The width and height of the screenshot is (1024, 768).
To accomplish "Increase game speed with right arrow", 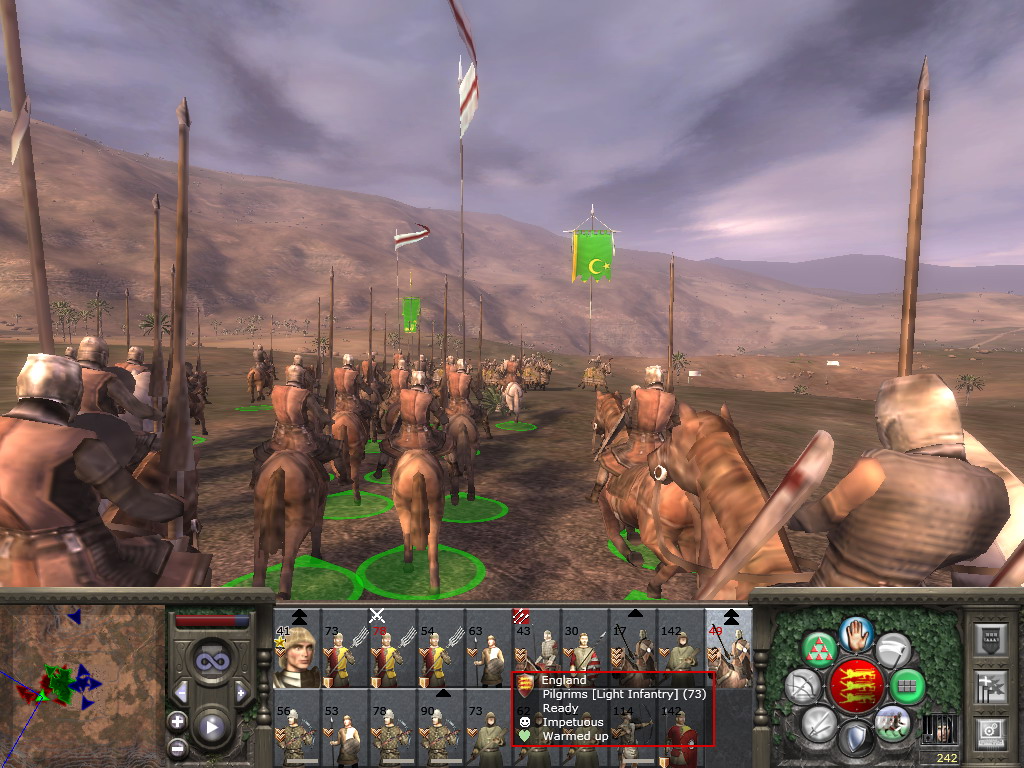I will pyautogui.click(x=241, y=692).
